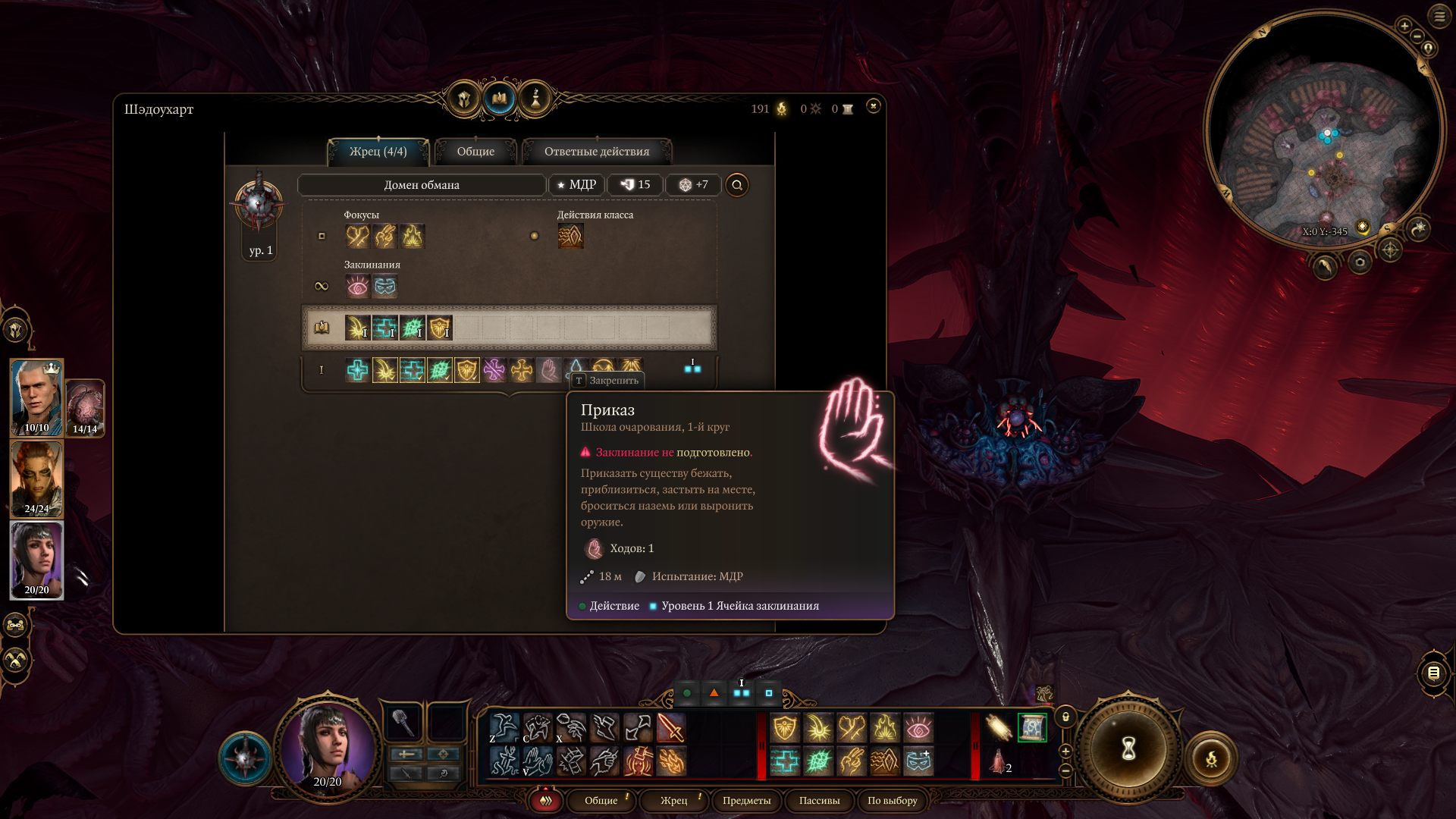This screenshot has height=819, width=1456.
Task: Open the Предметы hotbar filter
Action: pos(746,801)
